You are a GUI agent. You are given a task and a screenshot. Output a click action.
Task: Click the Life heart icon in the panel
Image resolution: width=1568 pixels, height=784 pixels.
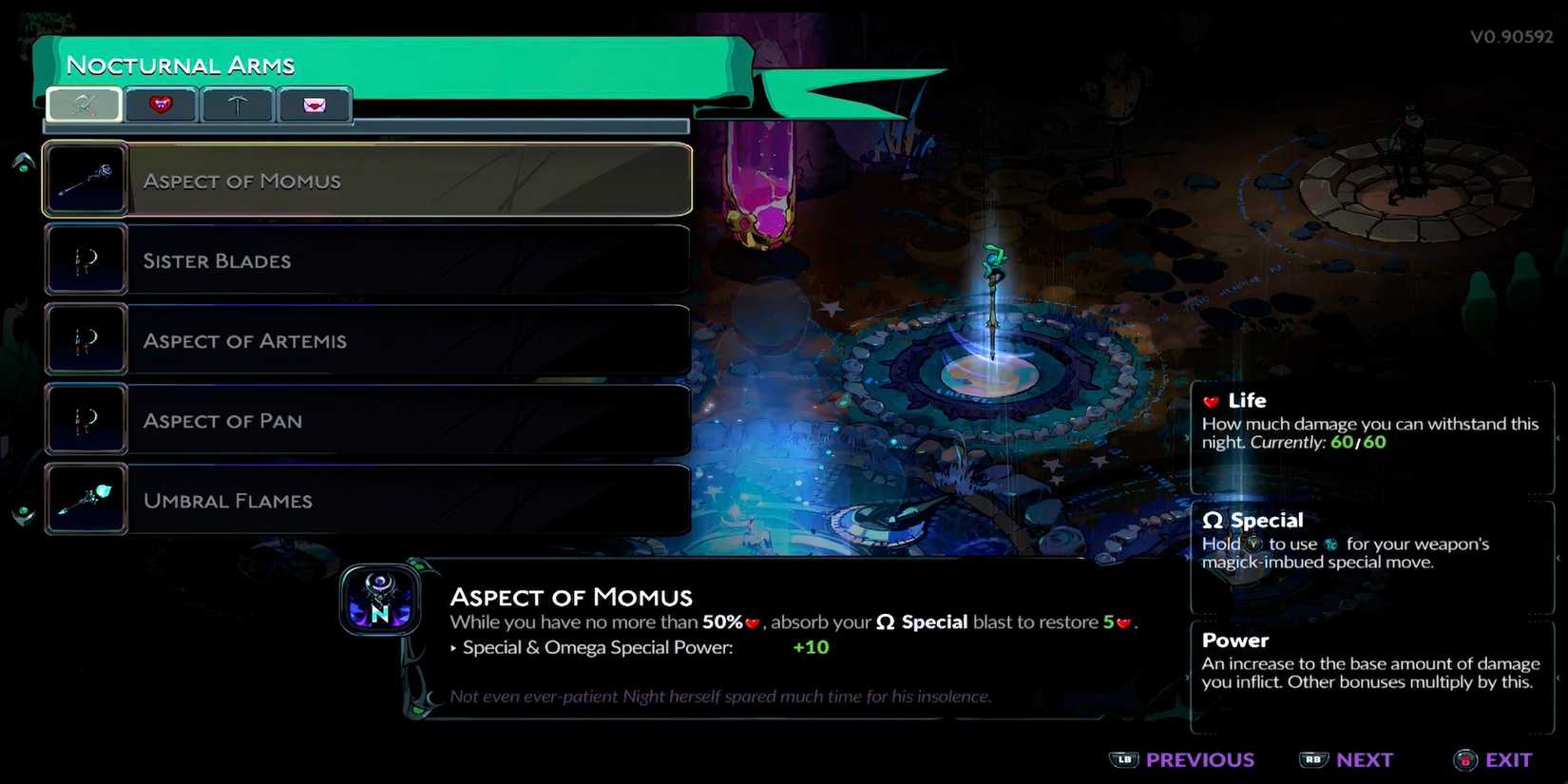click(1211, 400)
